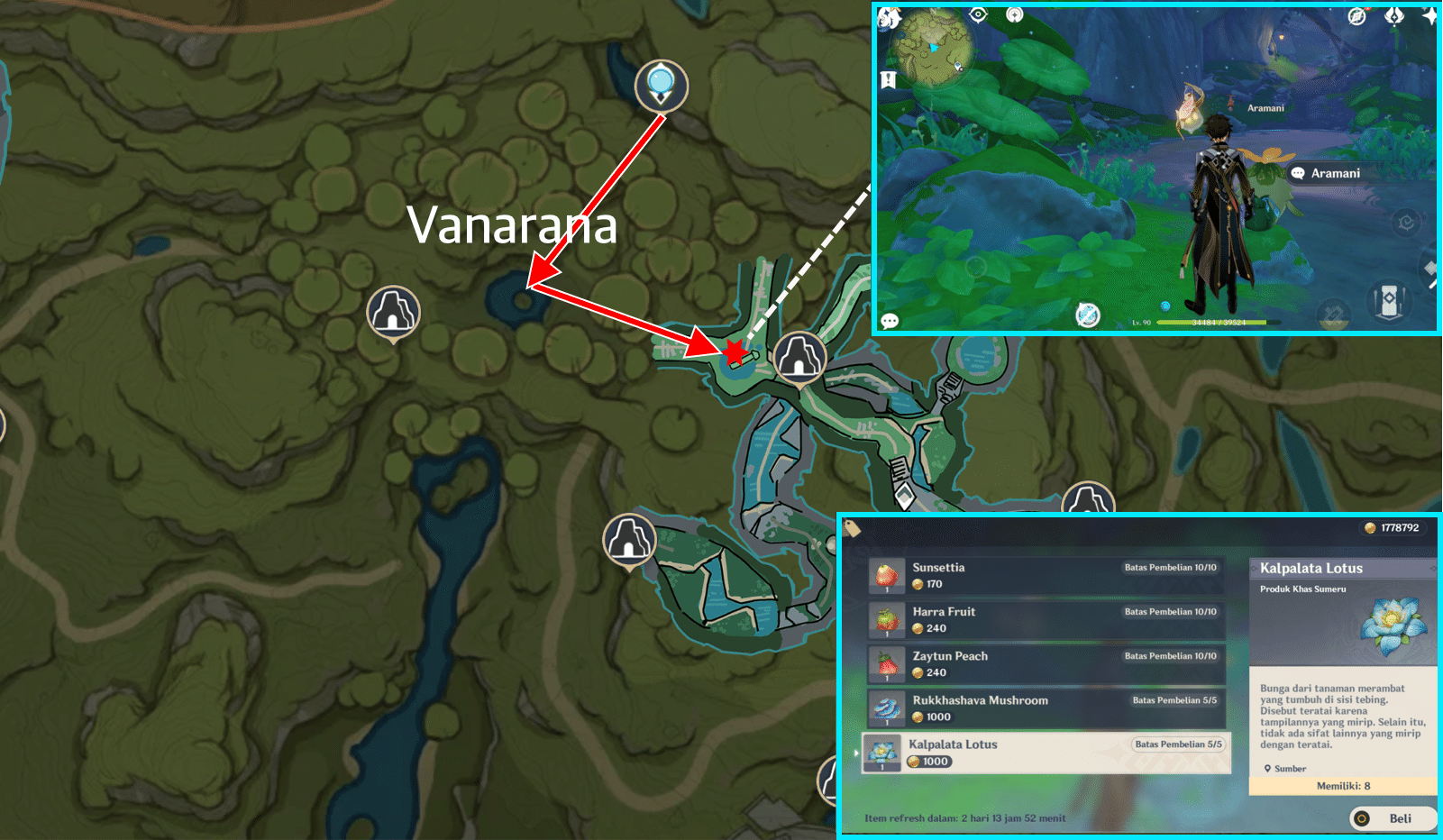Open the lantern events icon near top right corner
Screen dimensions: 1443x840
[x=1393, y=16]
